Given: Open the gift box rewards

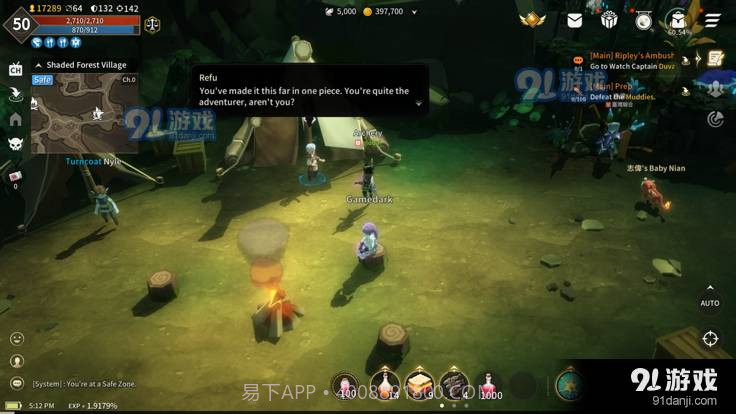Looking at the screenshot, I should tap(609, 20).
